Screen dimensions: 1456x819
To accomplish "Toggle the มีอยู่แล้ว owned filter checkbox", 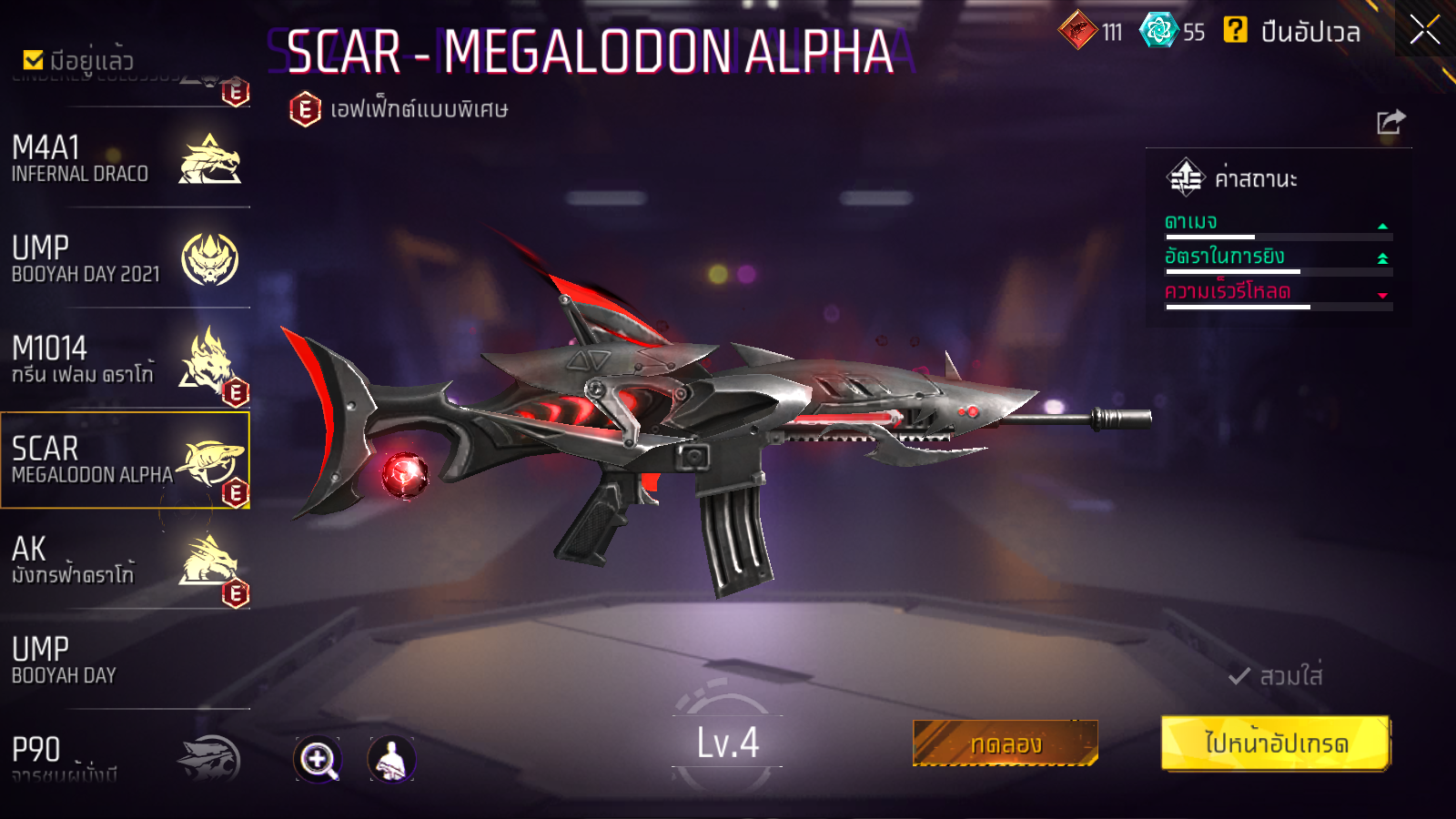I will coord(34,60).
